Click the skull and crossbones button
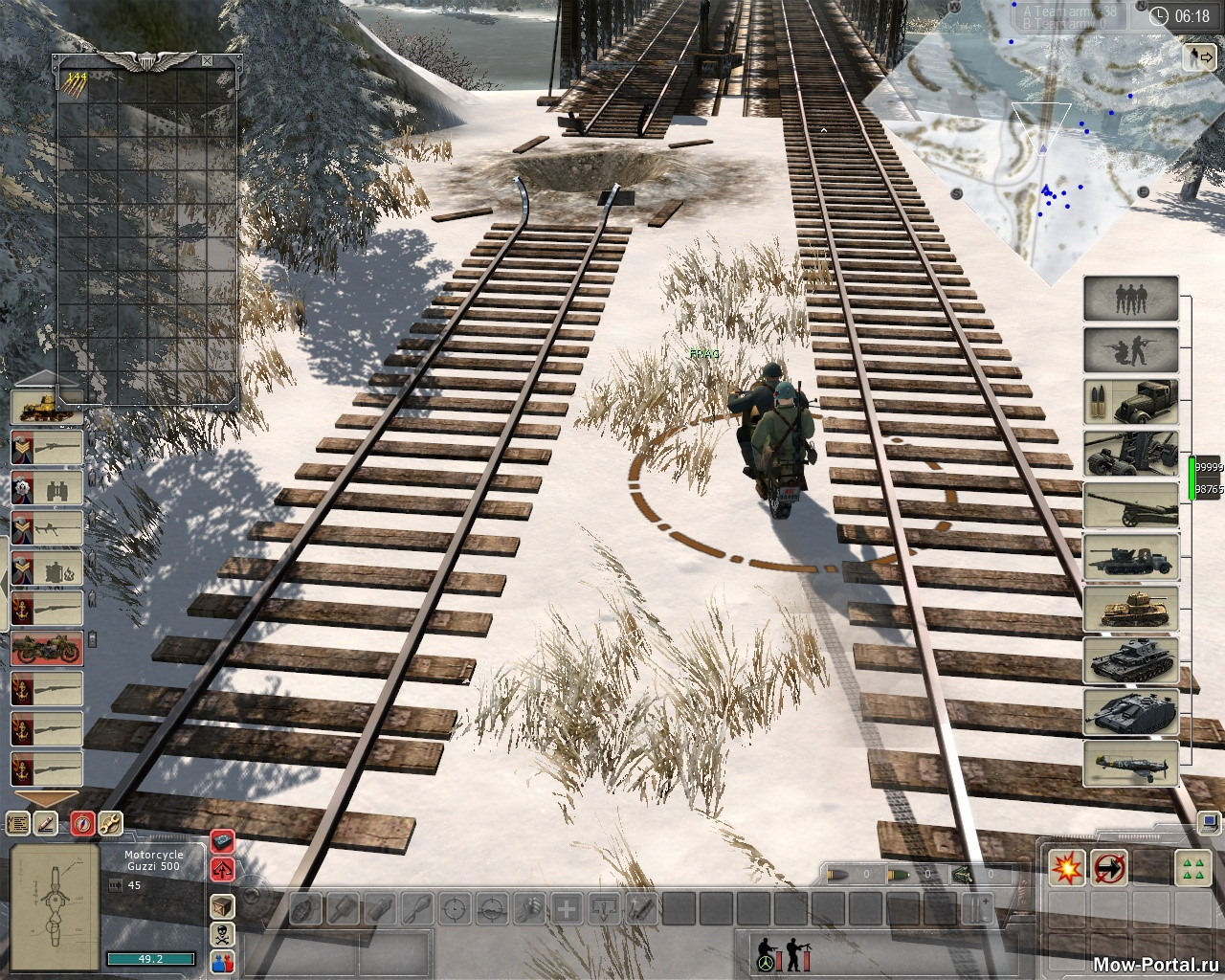 222,933
